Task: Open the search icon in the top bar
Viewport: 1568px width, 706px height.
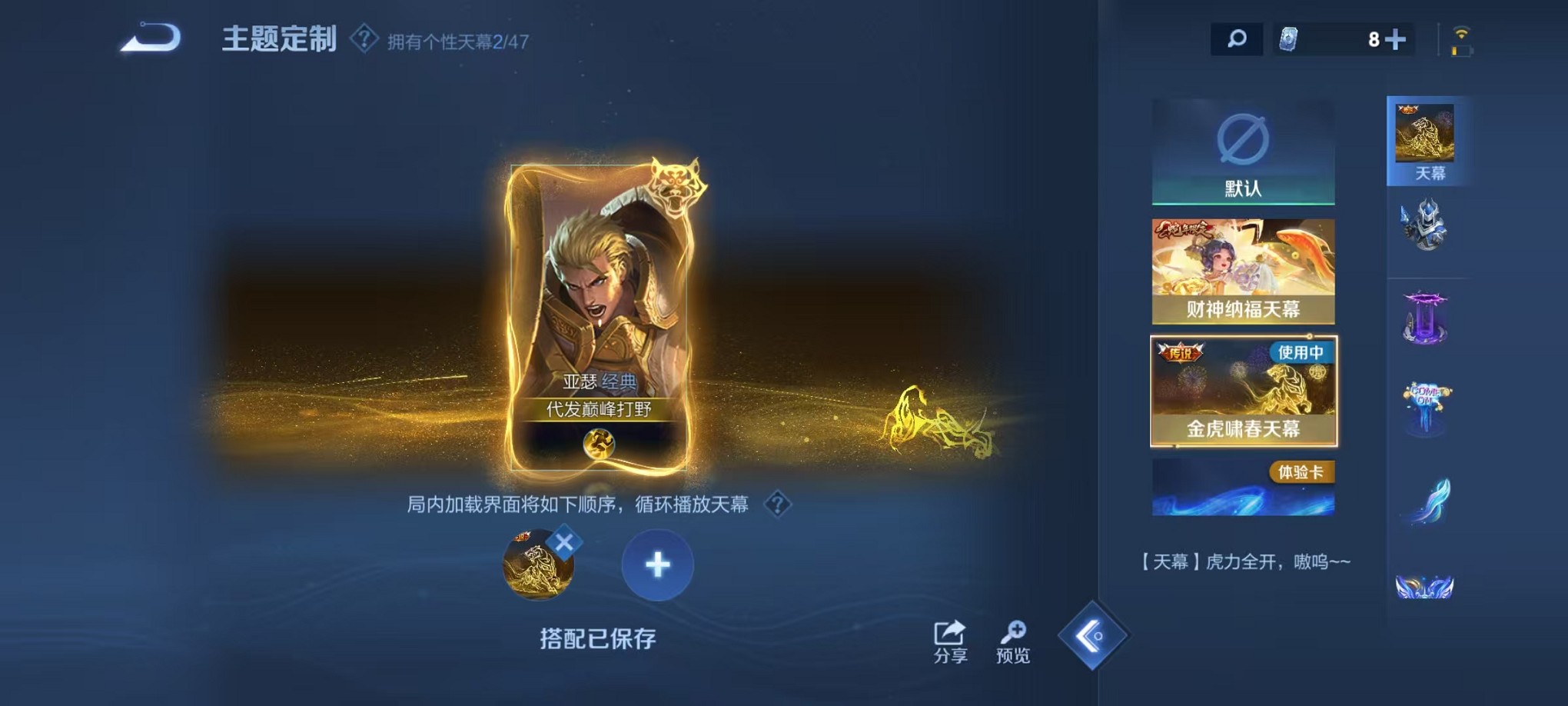Action: coord(1236,39)
